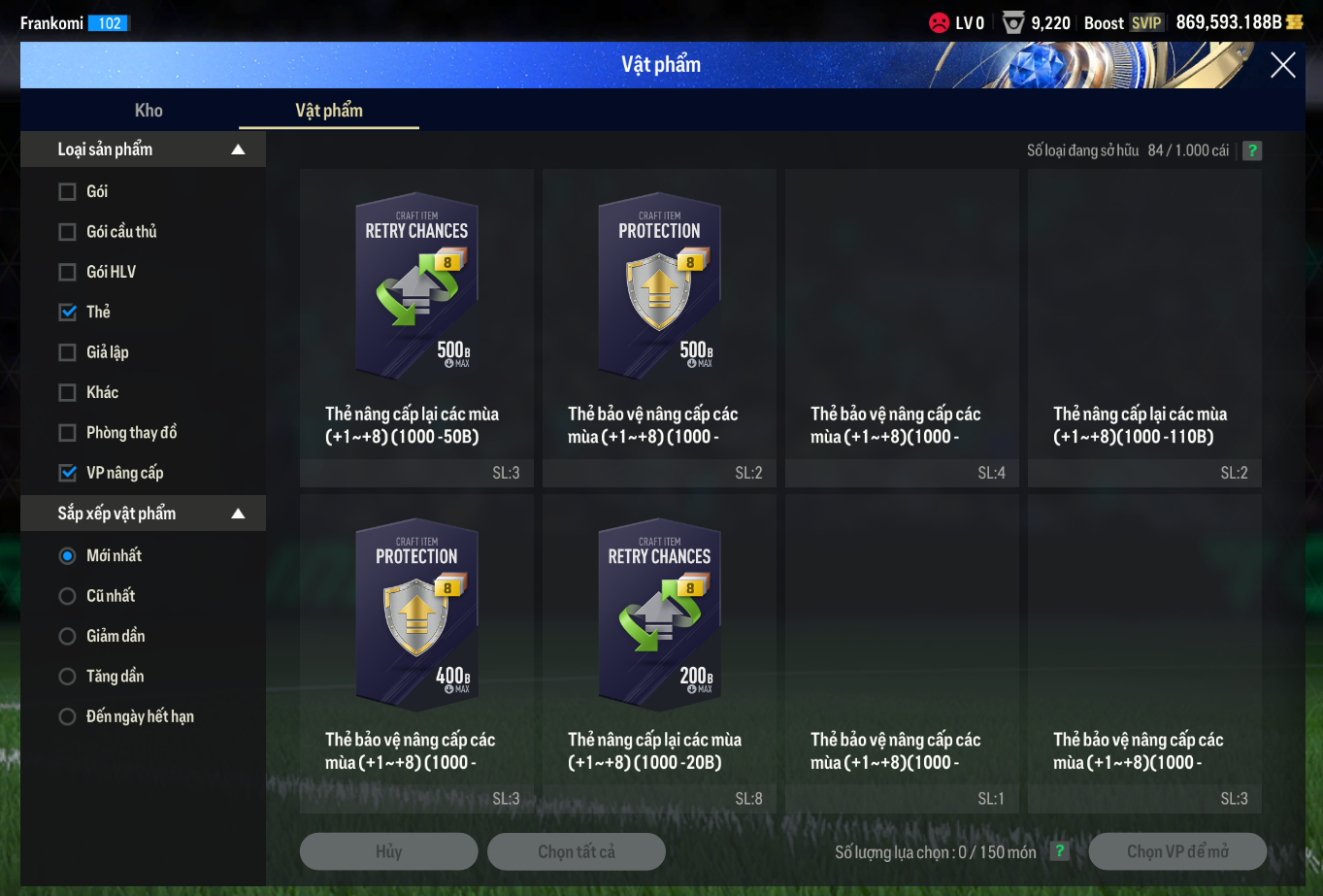Uncheck the Thẻ filter
This screenshot has height=896, width=1323.
(x=68, y=313)
